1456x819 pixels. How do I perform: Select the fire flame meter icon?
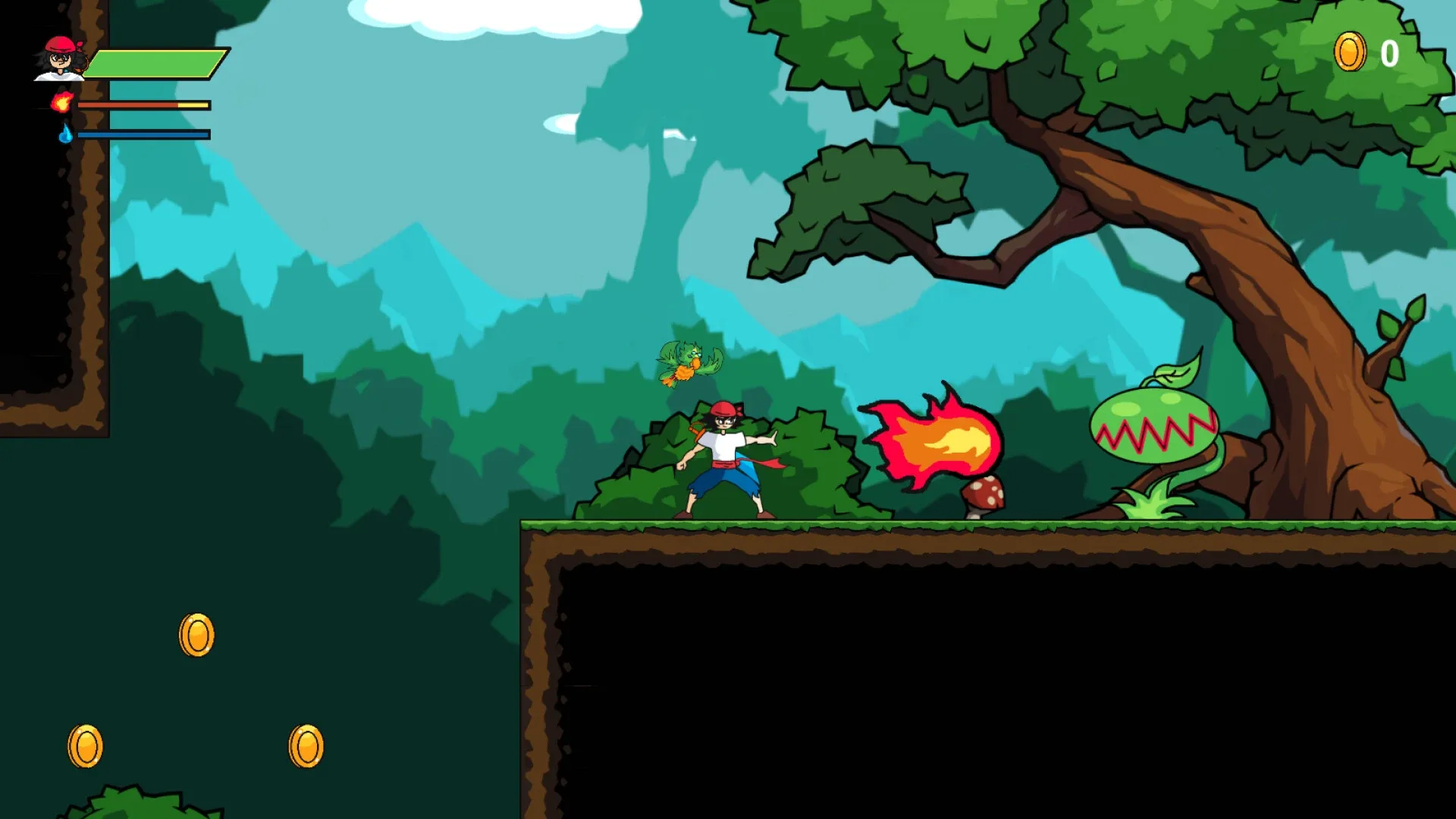[64, 104]
